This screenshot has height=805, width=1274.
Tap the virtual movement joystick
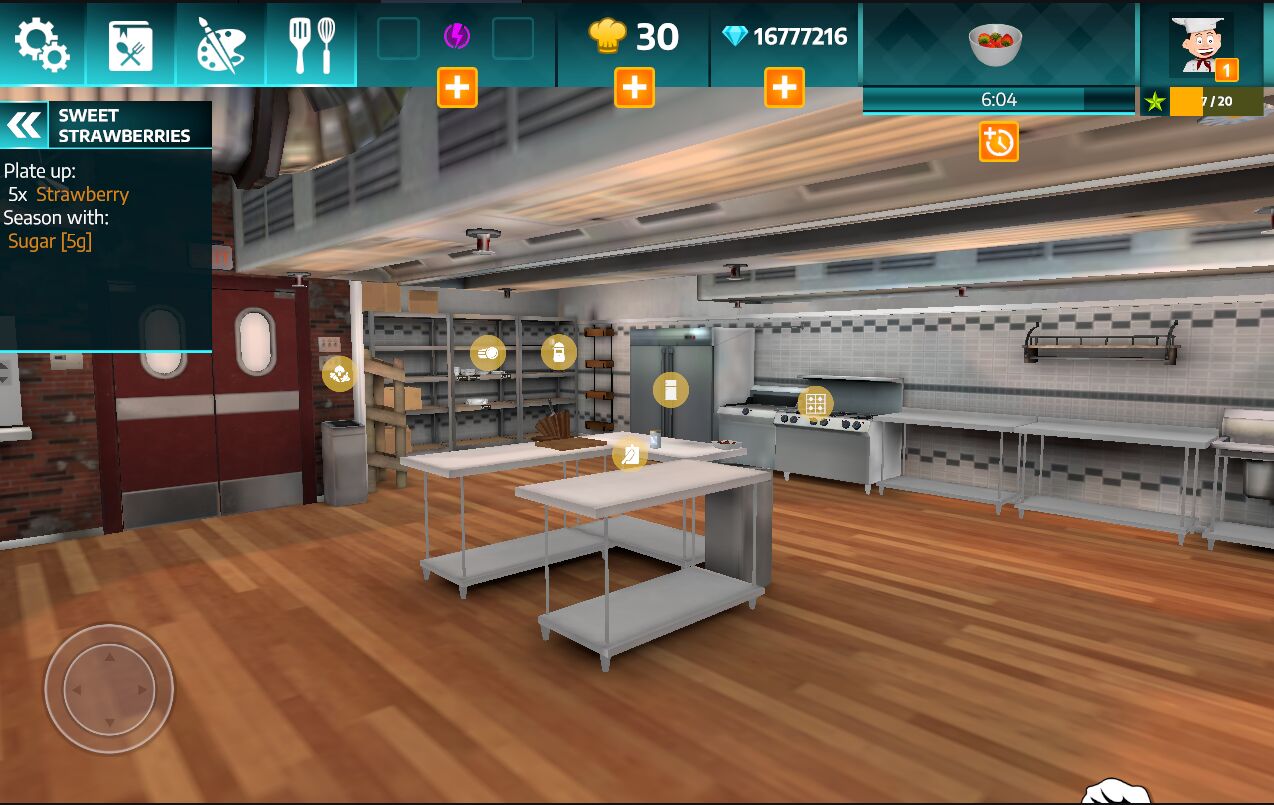[x=109, y=689]
